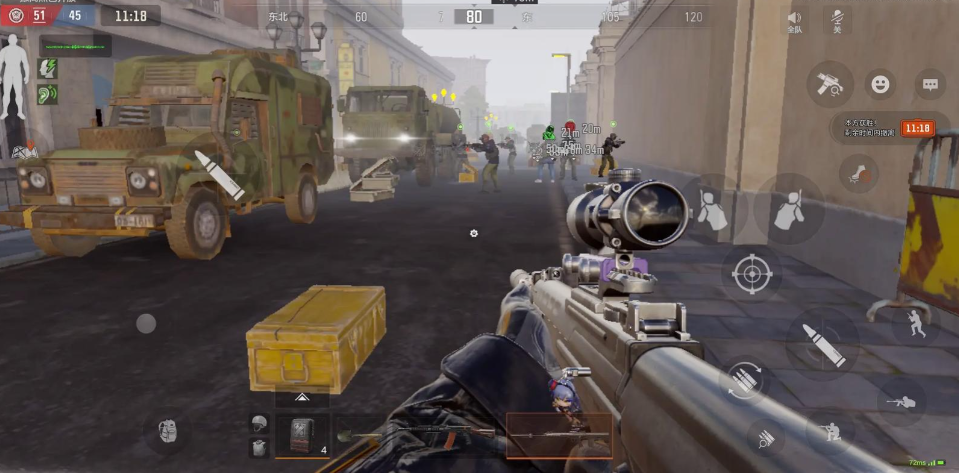Screen dimensions: 959x473
Task: Toggle the microphone setting
Action: click(x=836, y=20)
